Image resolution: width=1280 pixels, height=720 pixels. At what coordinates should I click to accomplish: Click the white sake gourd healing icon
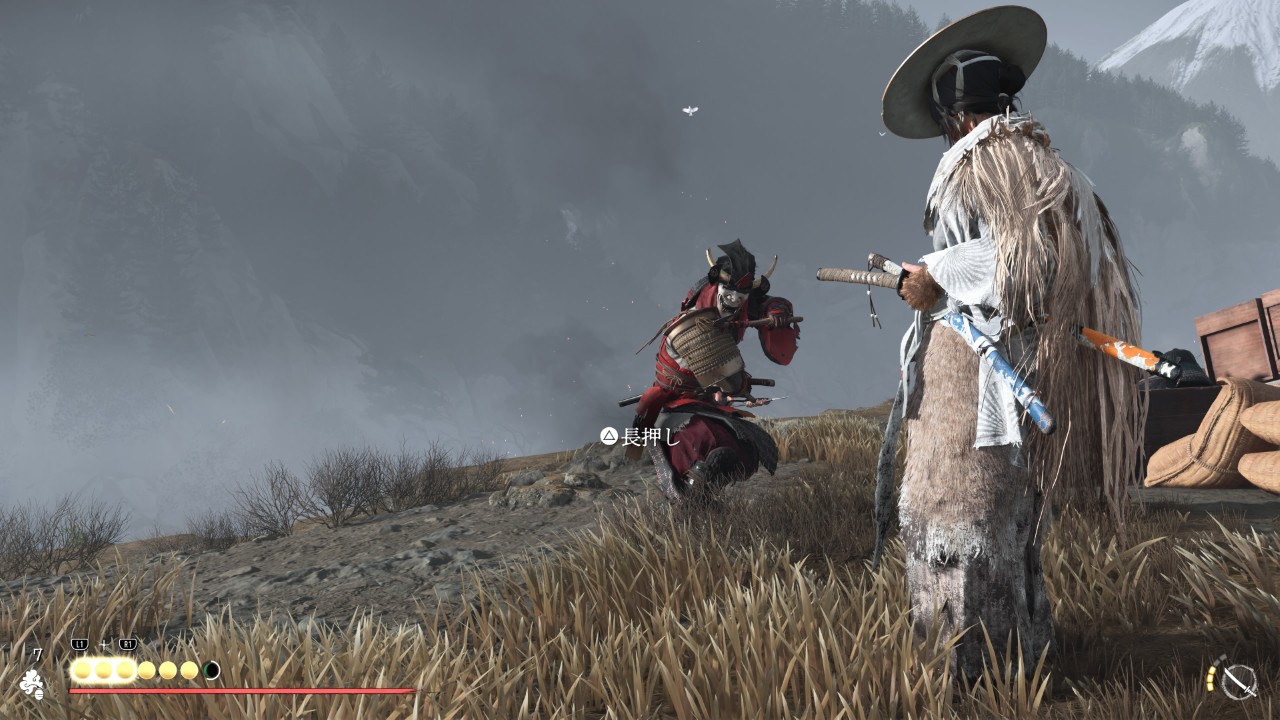coord(32,684)
